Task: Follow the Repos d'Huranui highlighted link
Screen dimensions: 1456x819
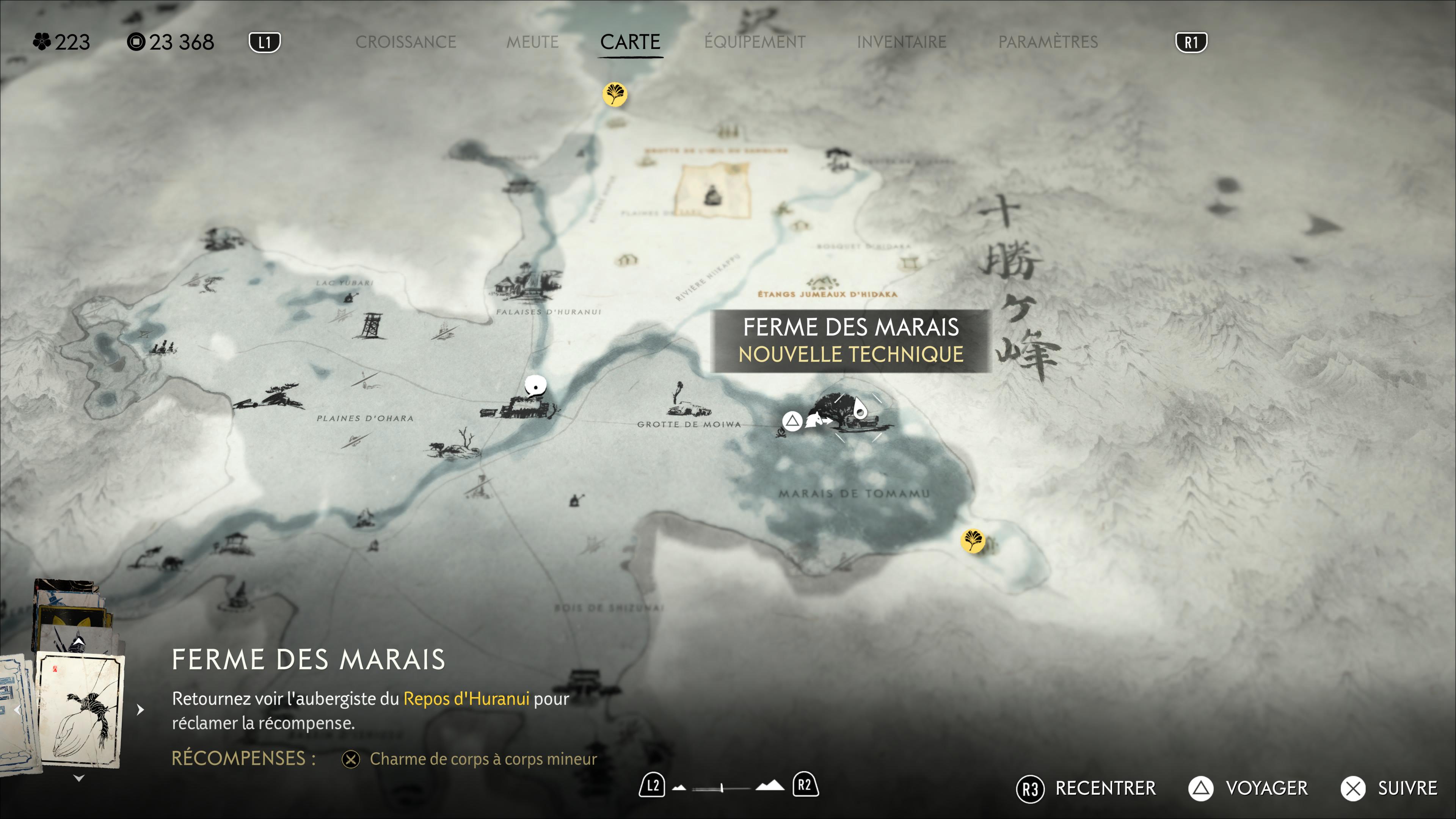Action: 466,698
